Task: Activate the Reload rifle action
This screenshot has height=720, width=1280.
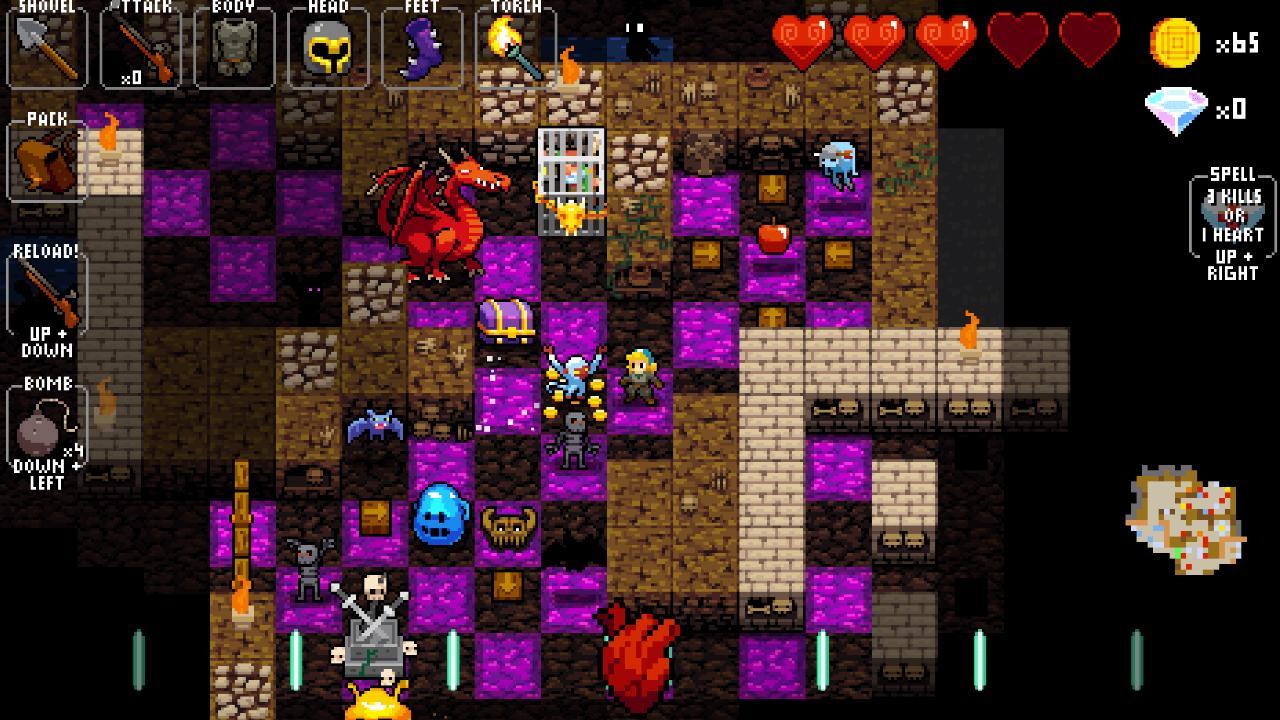Action: (x=47, y=297)
